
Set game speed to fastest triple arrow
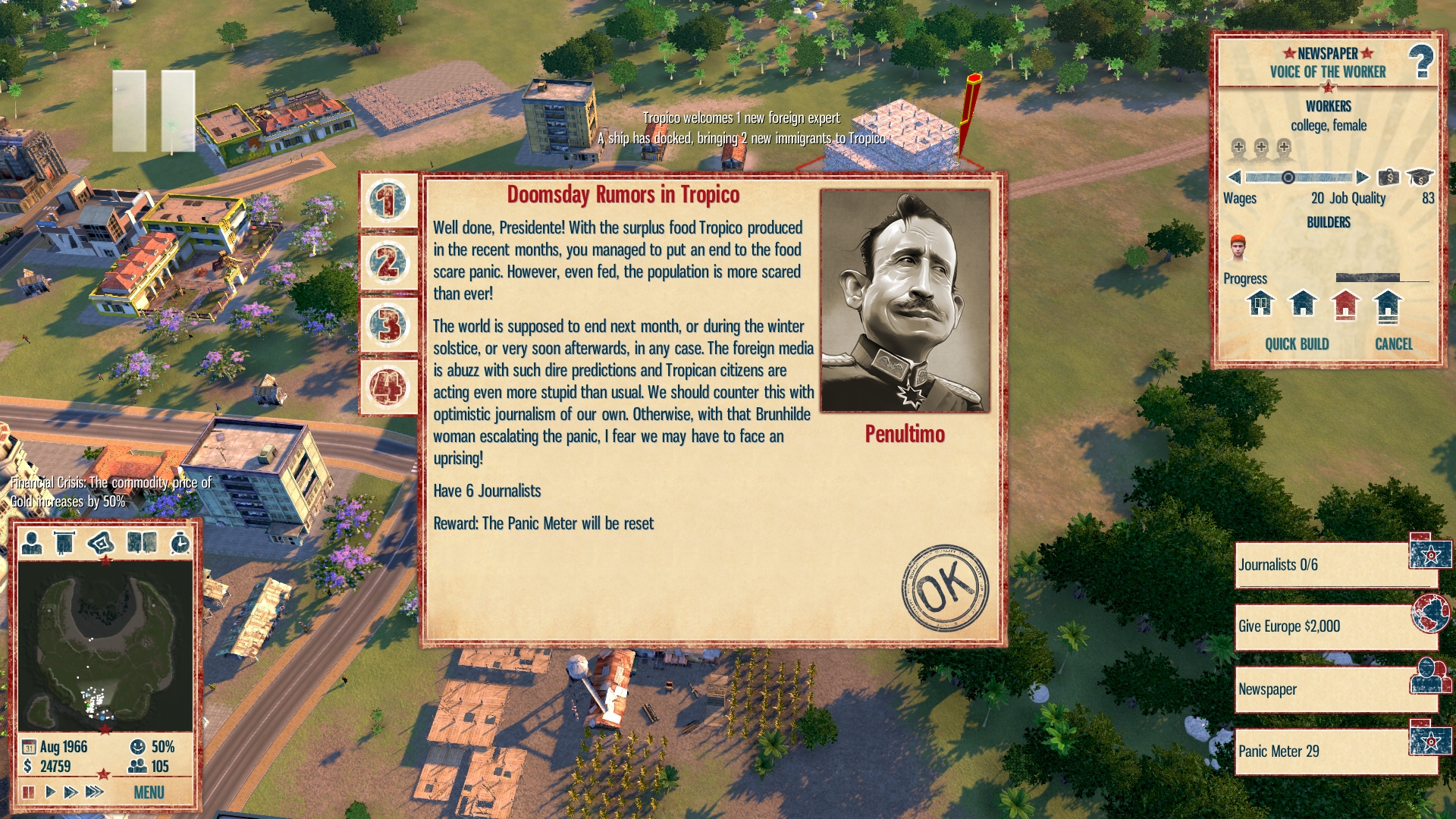pos(95,792)
